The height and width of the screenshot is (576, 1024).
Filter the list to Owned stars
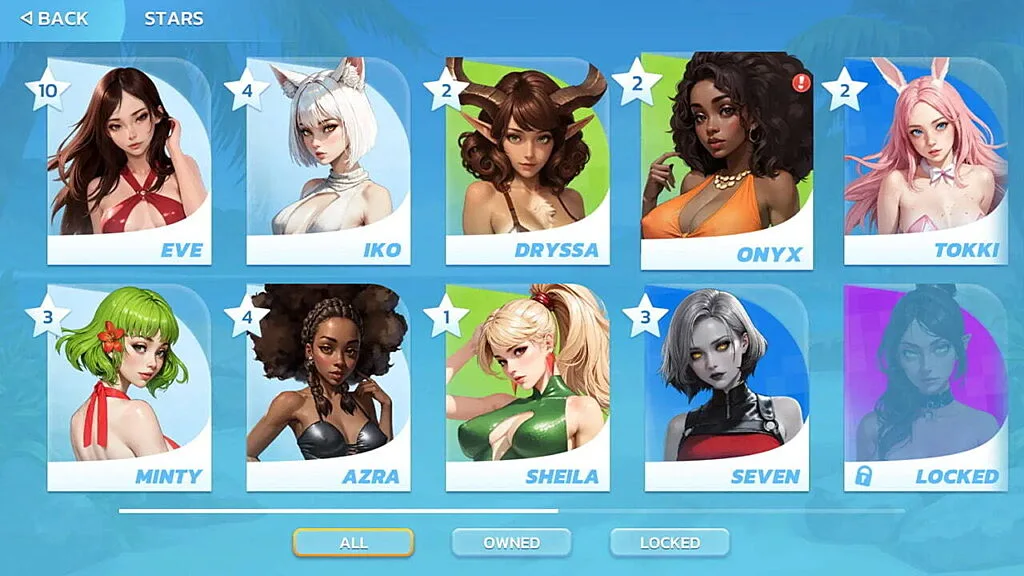tap(511, 542)
